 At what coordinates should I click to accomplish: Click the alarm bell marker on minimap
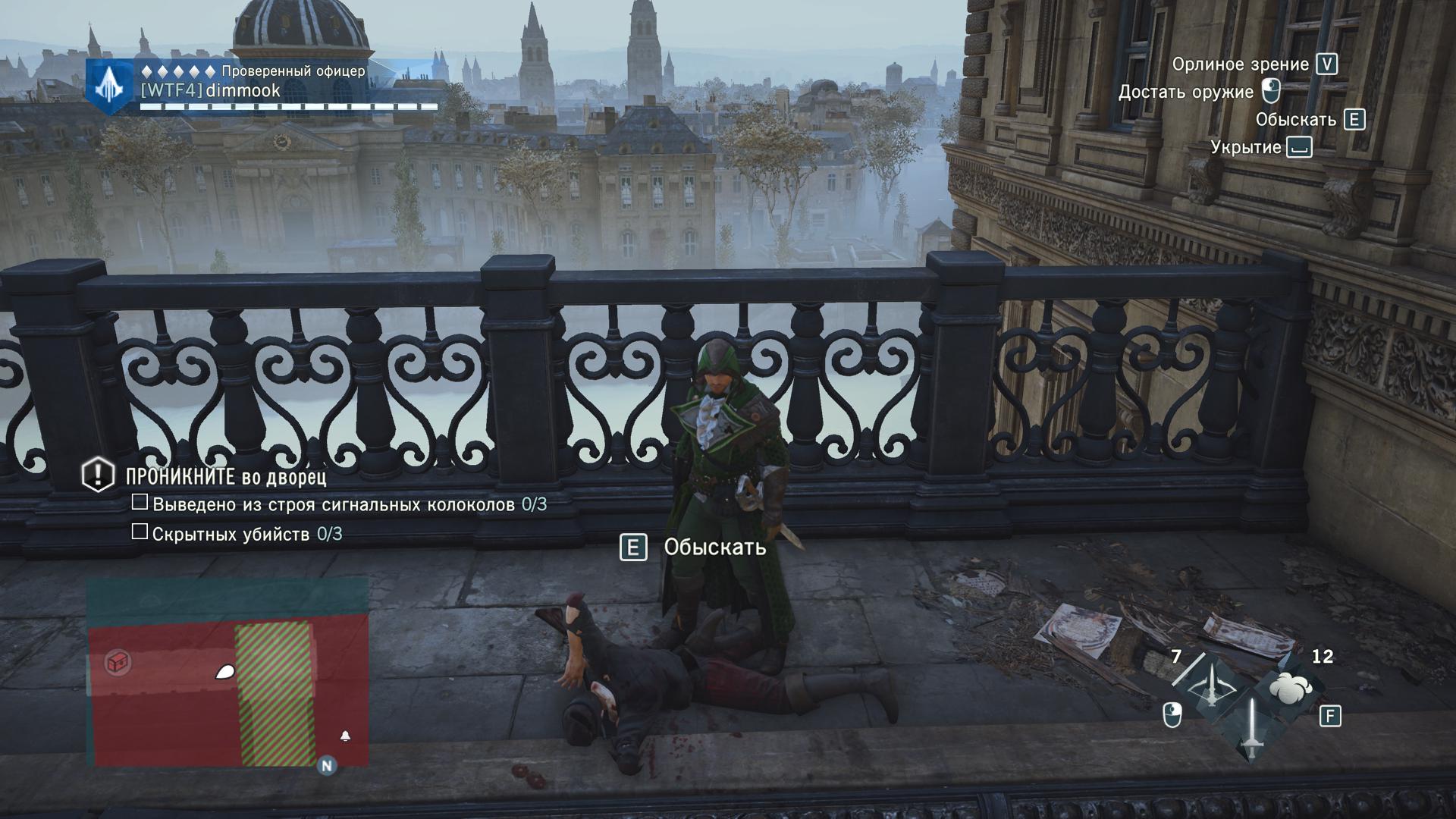point(345,736)
